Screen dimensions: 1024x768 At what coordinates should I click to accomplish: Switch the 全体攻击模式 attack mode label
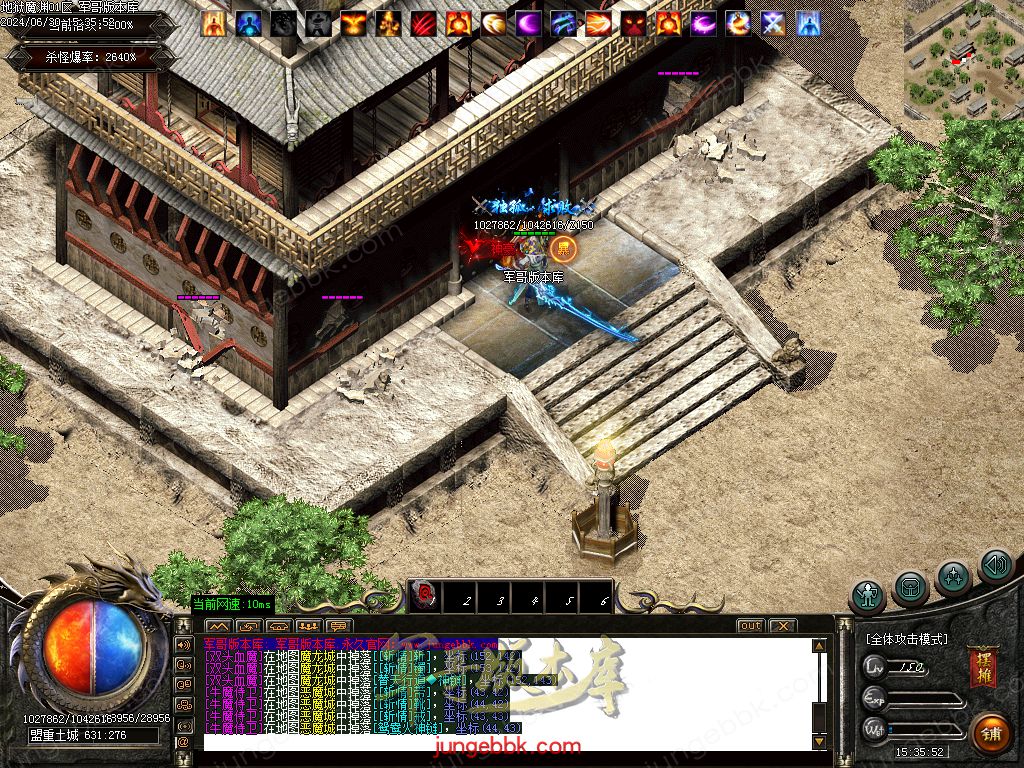(x=907, y=639)
